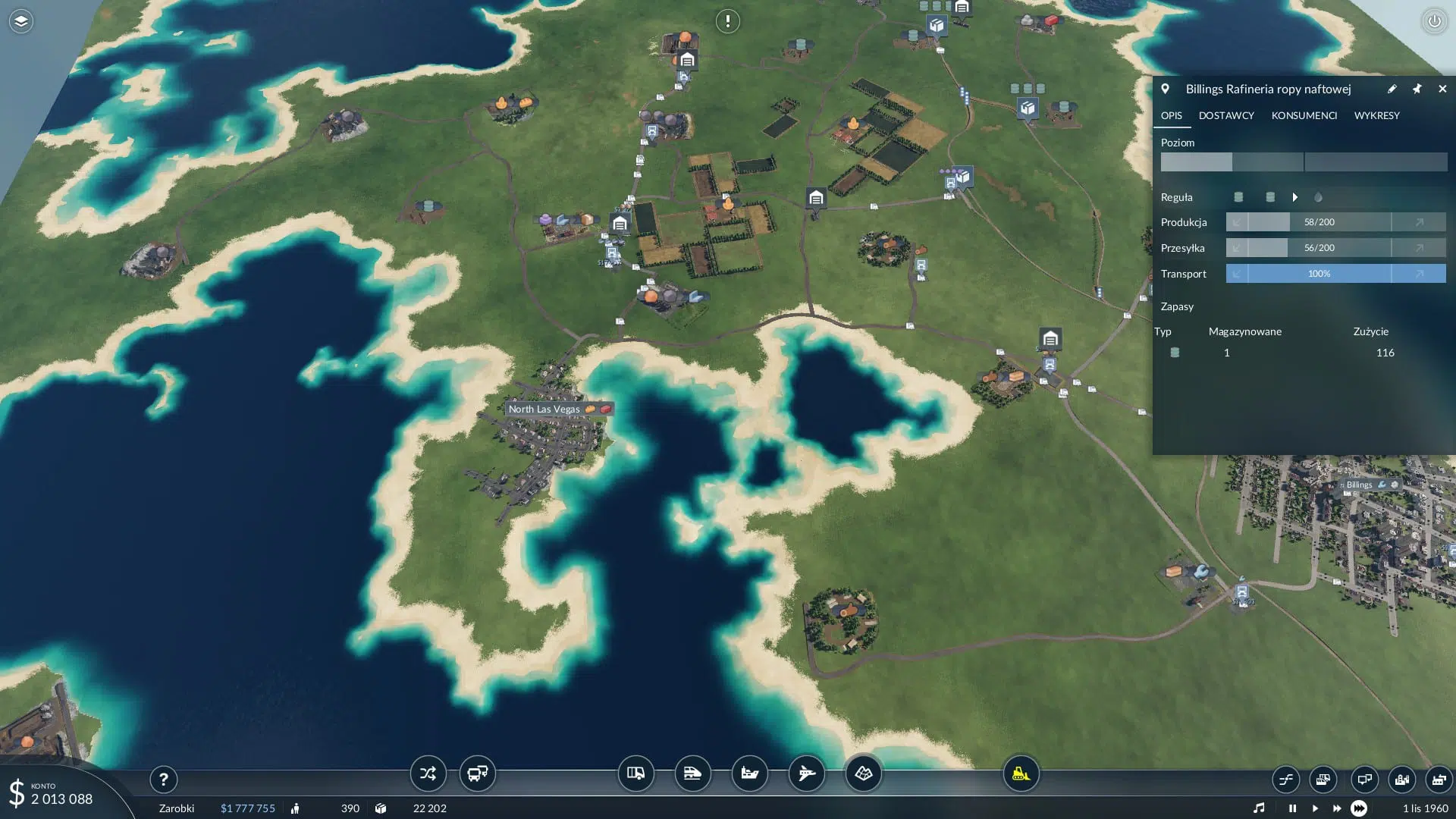The height and width of the screenshot is (819, 1456).
Task: Open the power button main menu
Action: [1434, 21]
